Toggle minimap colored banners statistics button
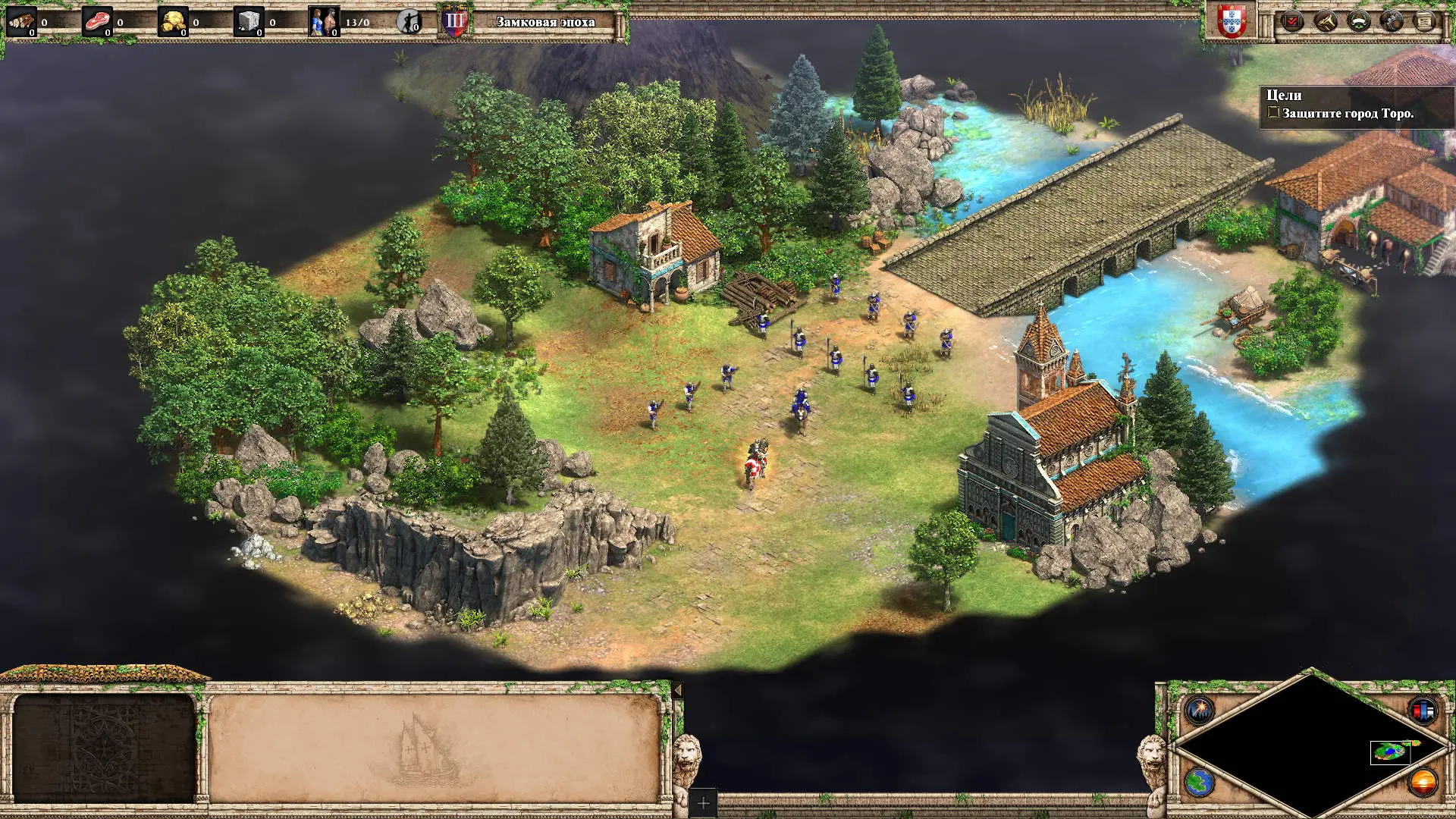1456x819 pixels. point(1423,710)
